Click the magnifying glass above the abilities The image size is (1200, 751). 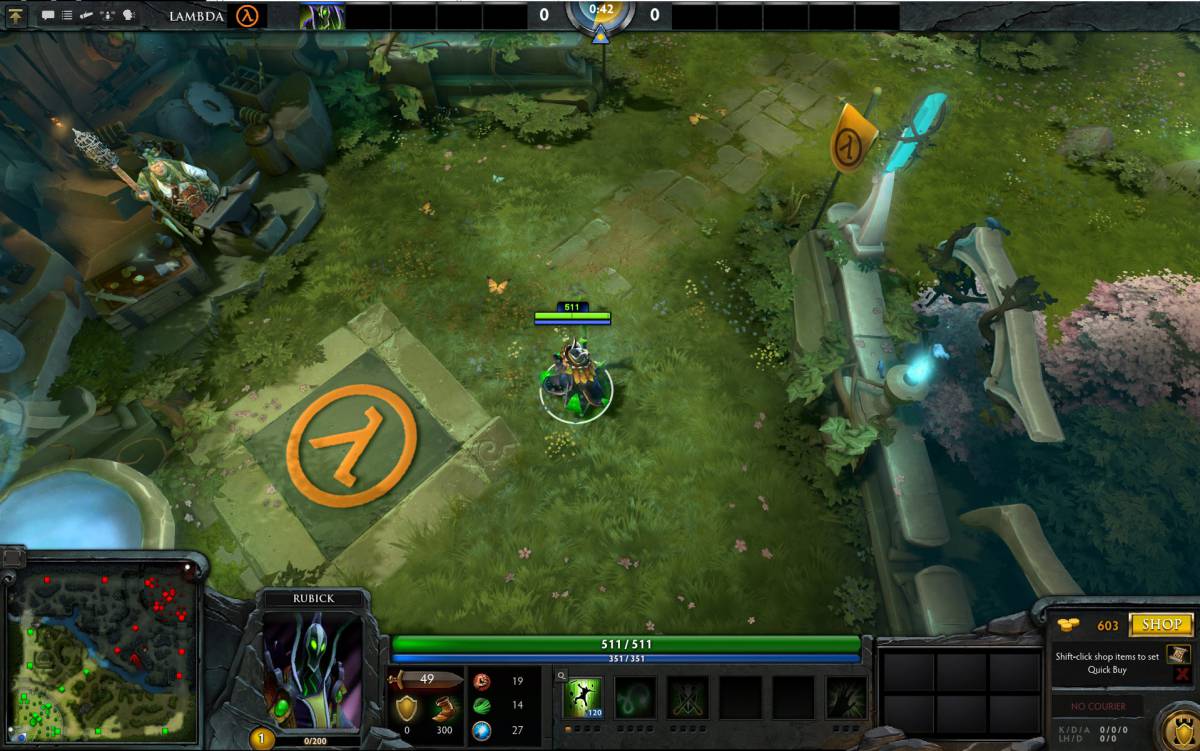562,676
